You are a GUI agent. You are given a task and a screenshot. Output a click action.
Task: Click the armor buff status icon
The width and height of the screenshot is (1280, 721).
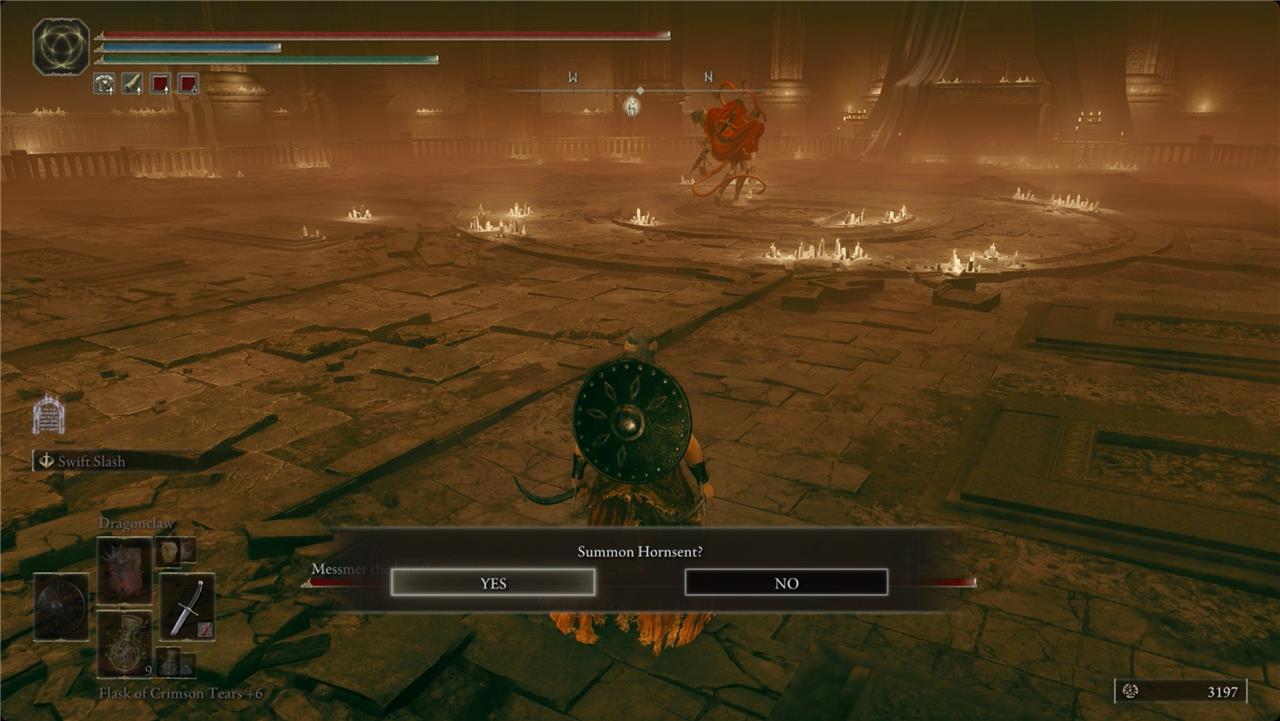point(104,84)
